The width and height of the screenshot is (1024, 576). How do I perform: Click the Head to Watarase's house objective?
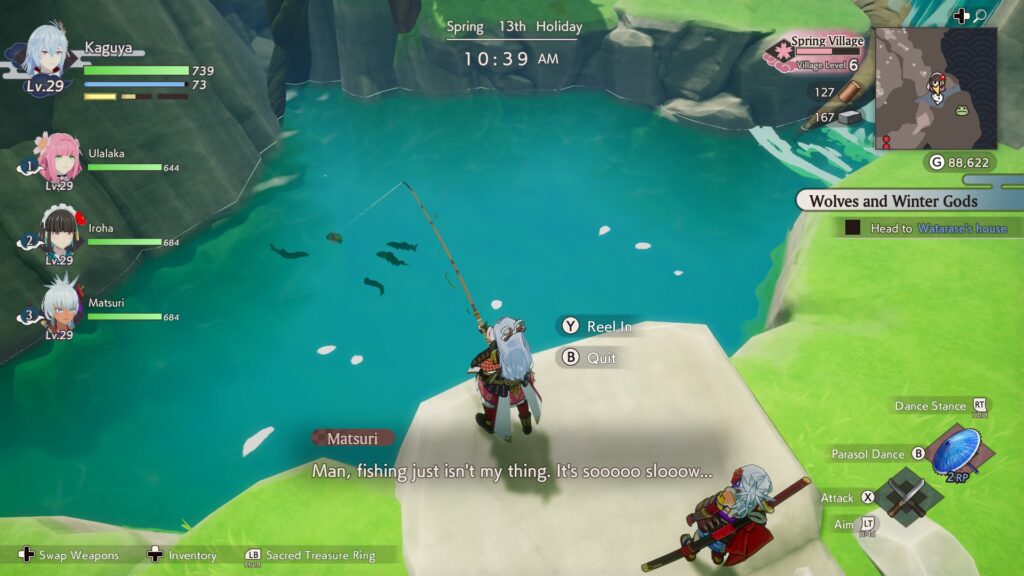pos(930,228)
